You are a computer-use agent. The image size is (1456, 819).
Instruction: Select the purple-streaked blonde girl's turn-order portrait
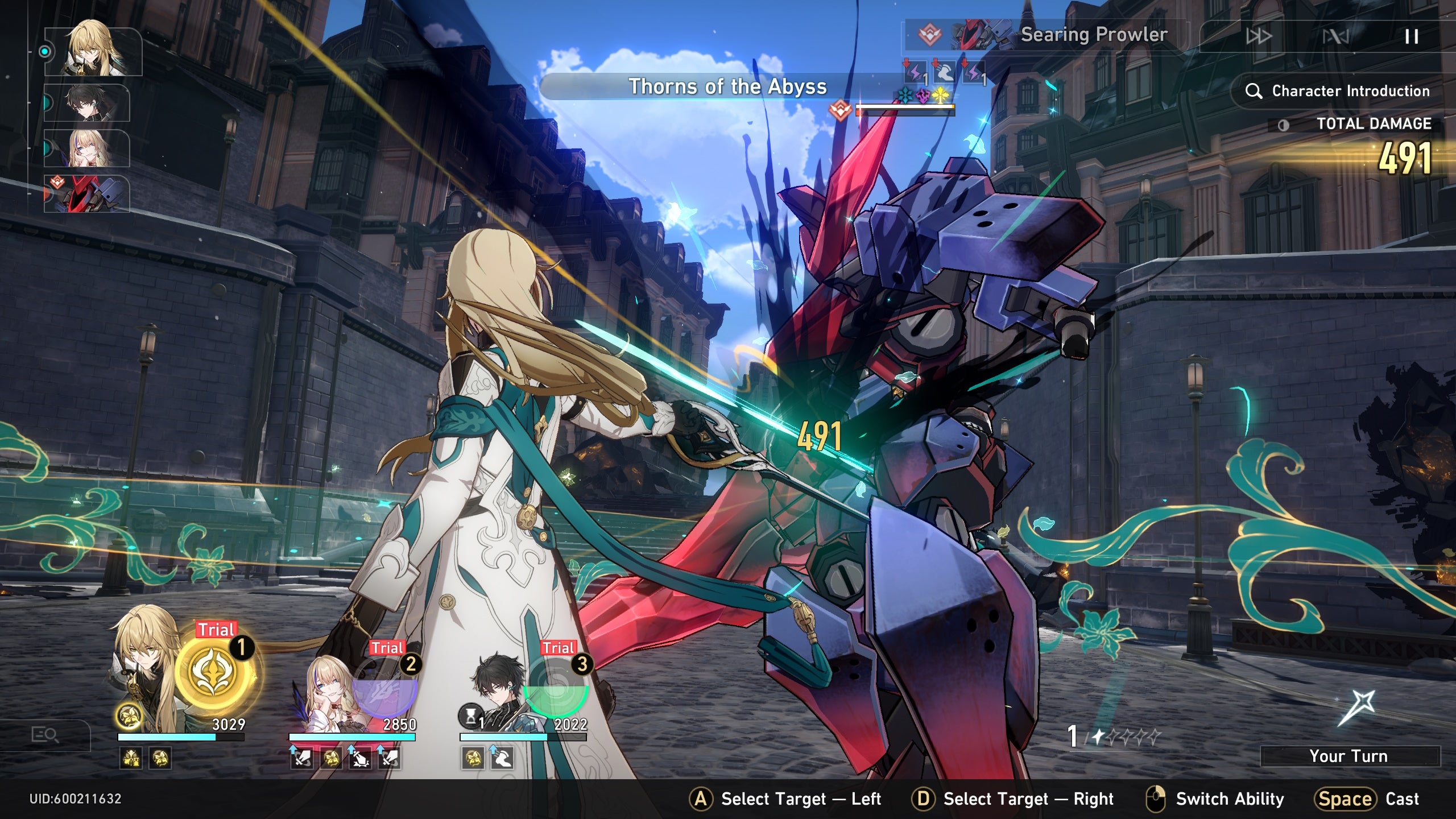coord(87,148)
